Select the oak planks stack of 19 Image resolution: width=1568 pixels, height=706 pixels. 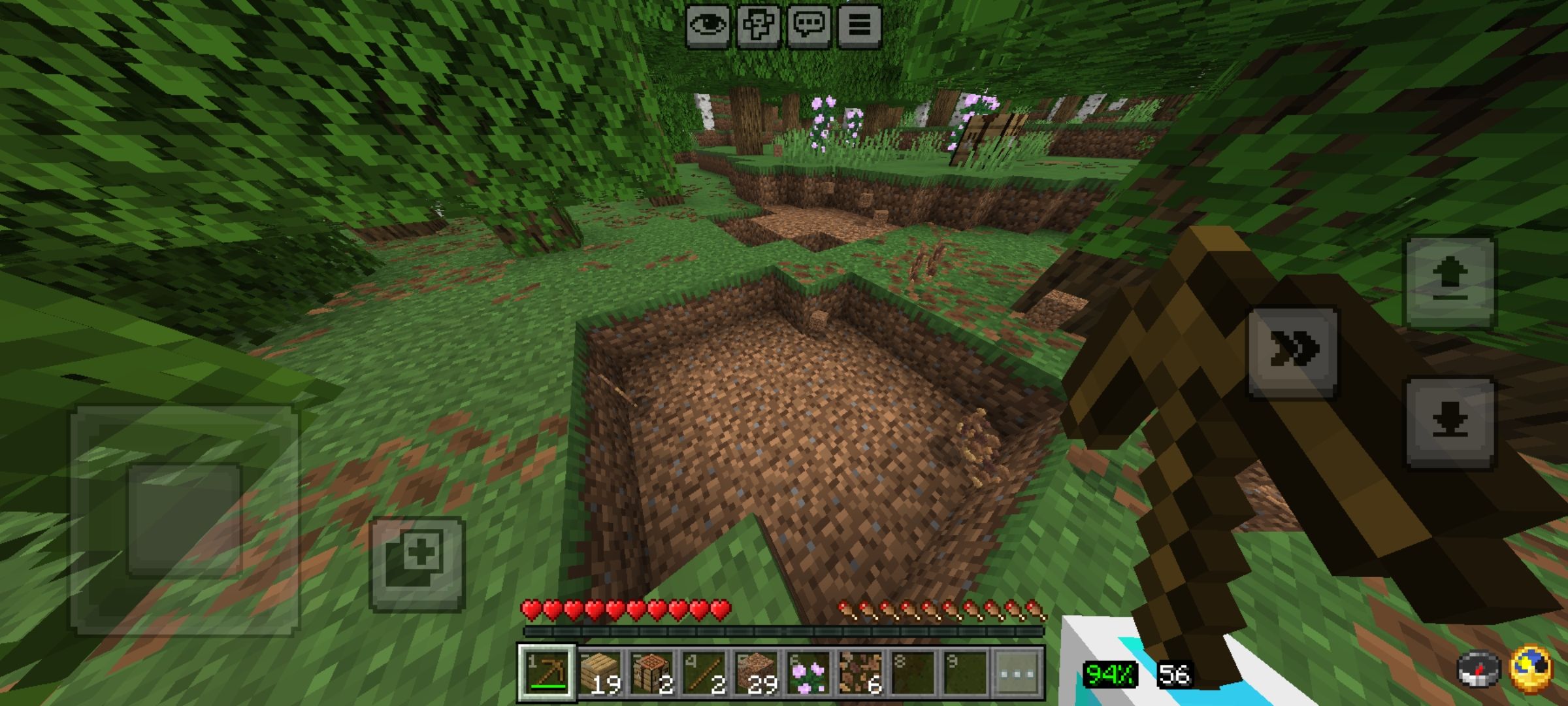[x=600, y=673]
